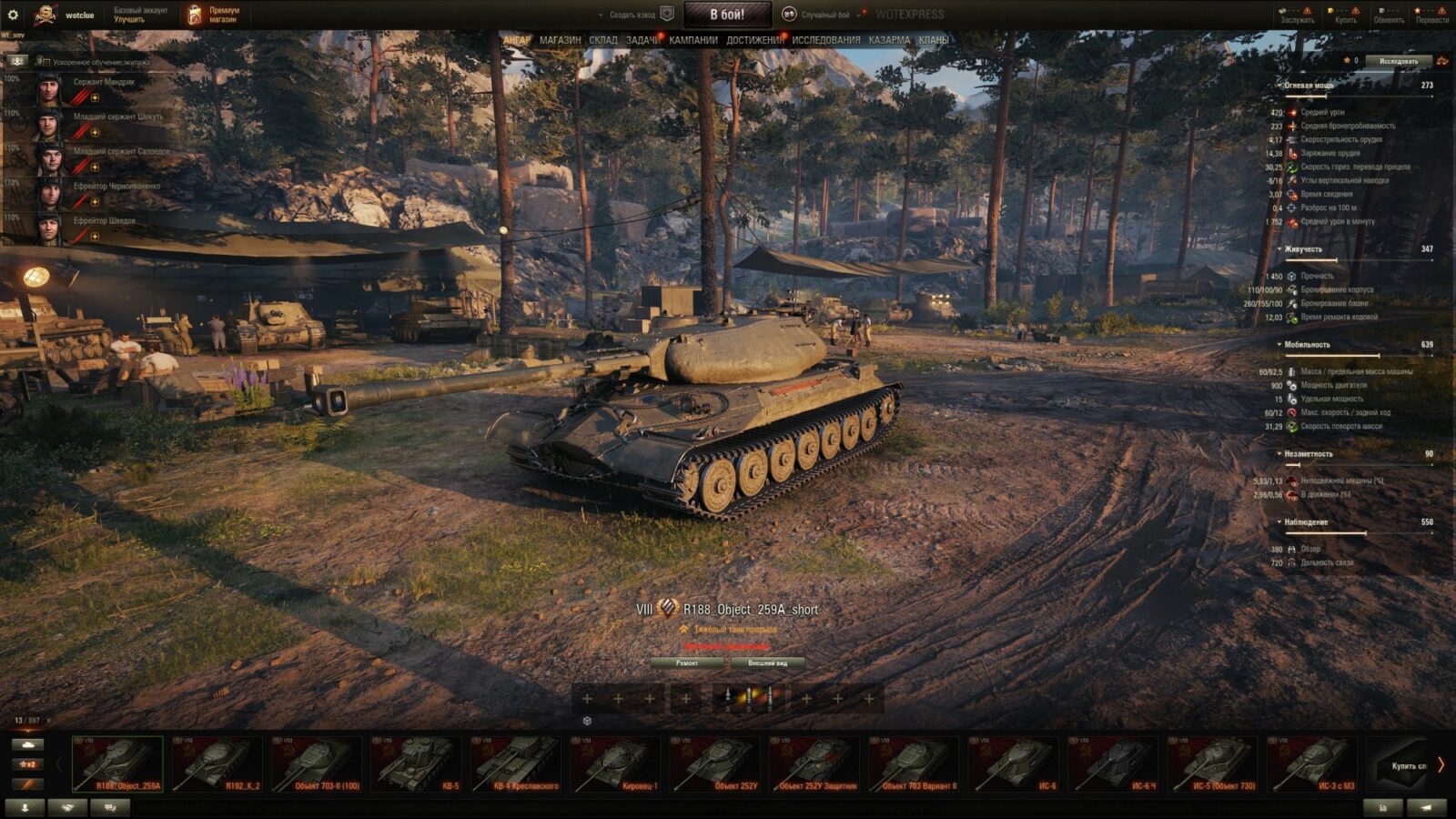Show the ДОСТИЖЕНИЯ tab
This screenshot has height=819, width=1456.
click(x=754, y=40)
